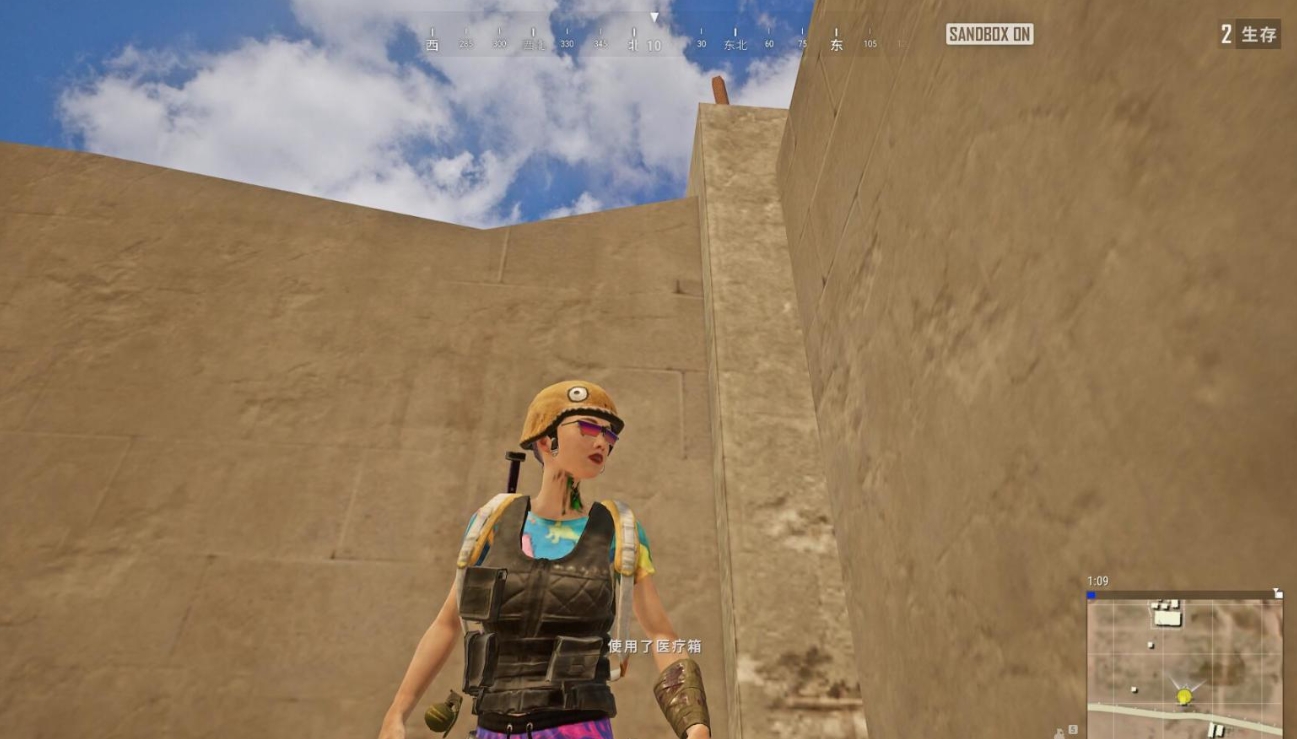This screenshot has width=1297, height=739.
Task: Click the yellow player marker on the minimap
Action: (1184, 696)
